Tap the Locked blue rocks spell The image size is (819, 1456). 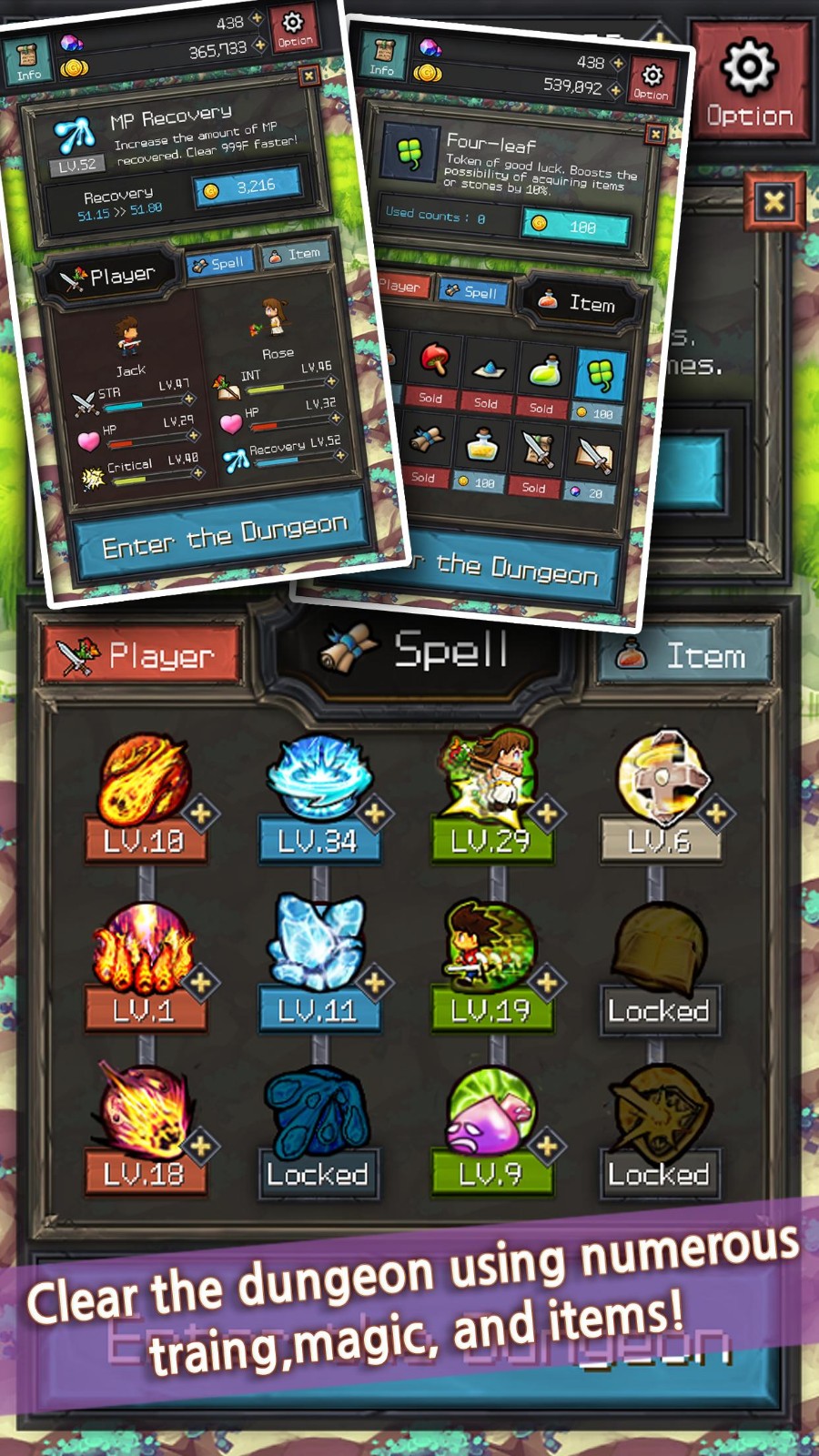click(318, 1133)
